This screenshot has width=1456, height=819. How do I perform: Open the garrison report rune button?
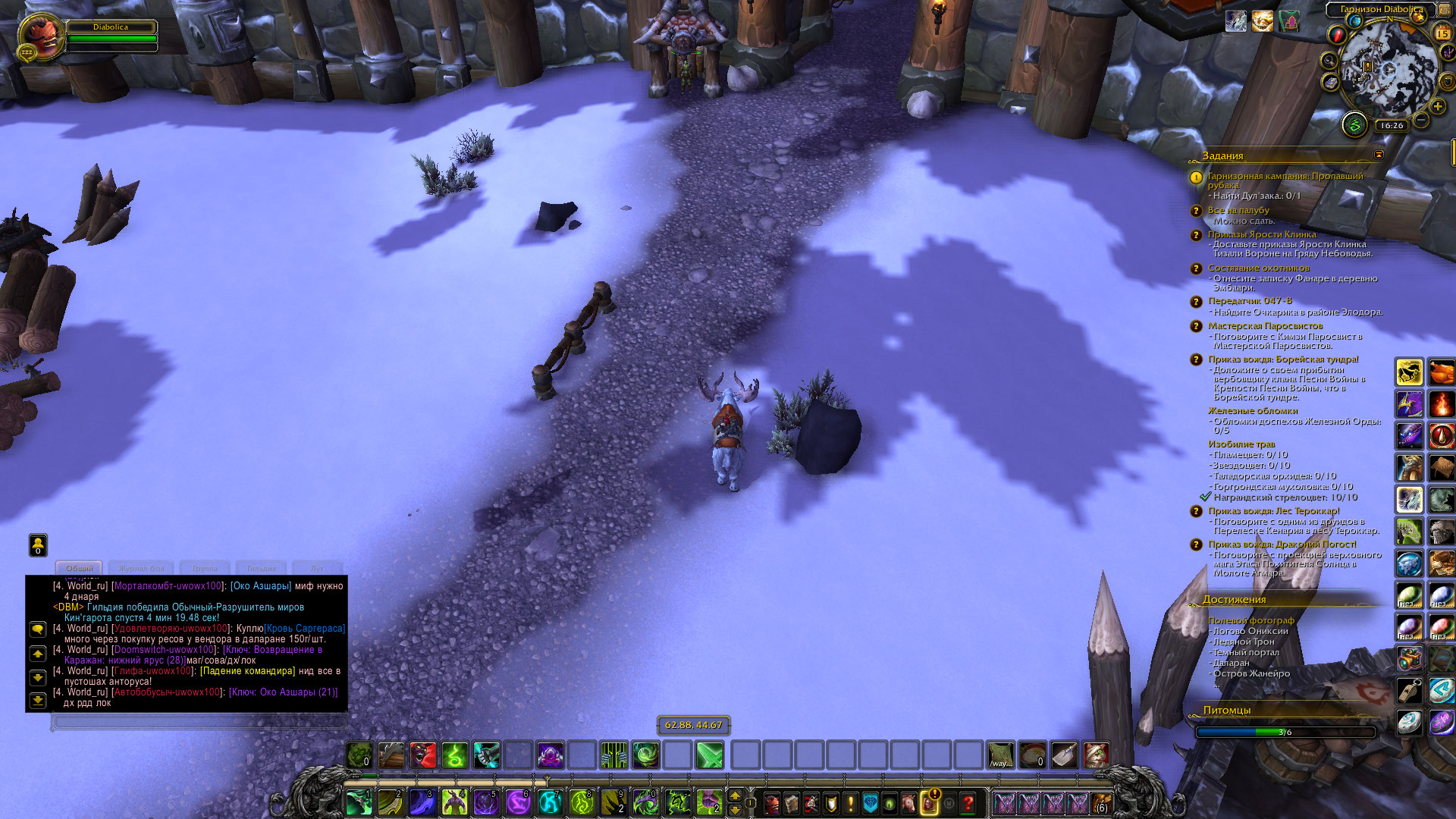pos(1354,124)
